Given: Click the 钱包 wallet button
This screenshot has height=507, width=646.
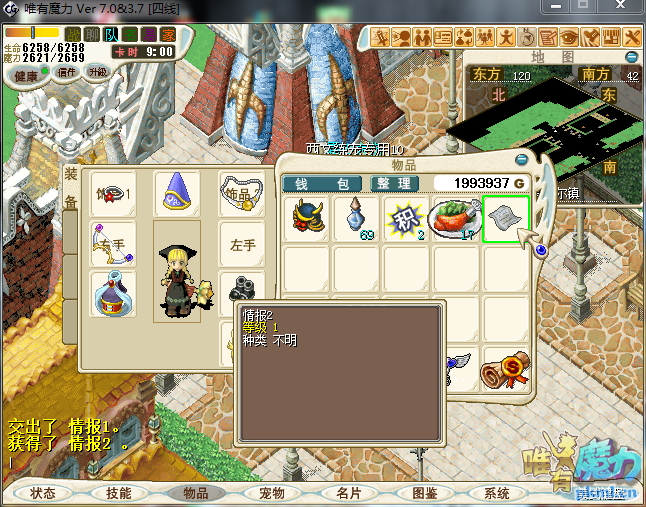Looking at the screenshot, I should click(322, 184).
